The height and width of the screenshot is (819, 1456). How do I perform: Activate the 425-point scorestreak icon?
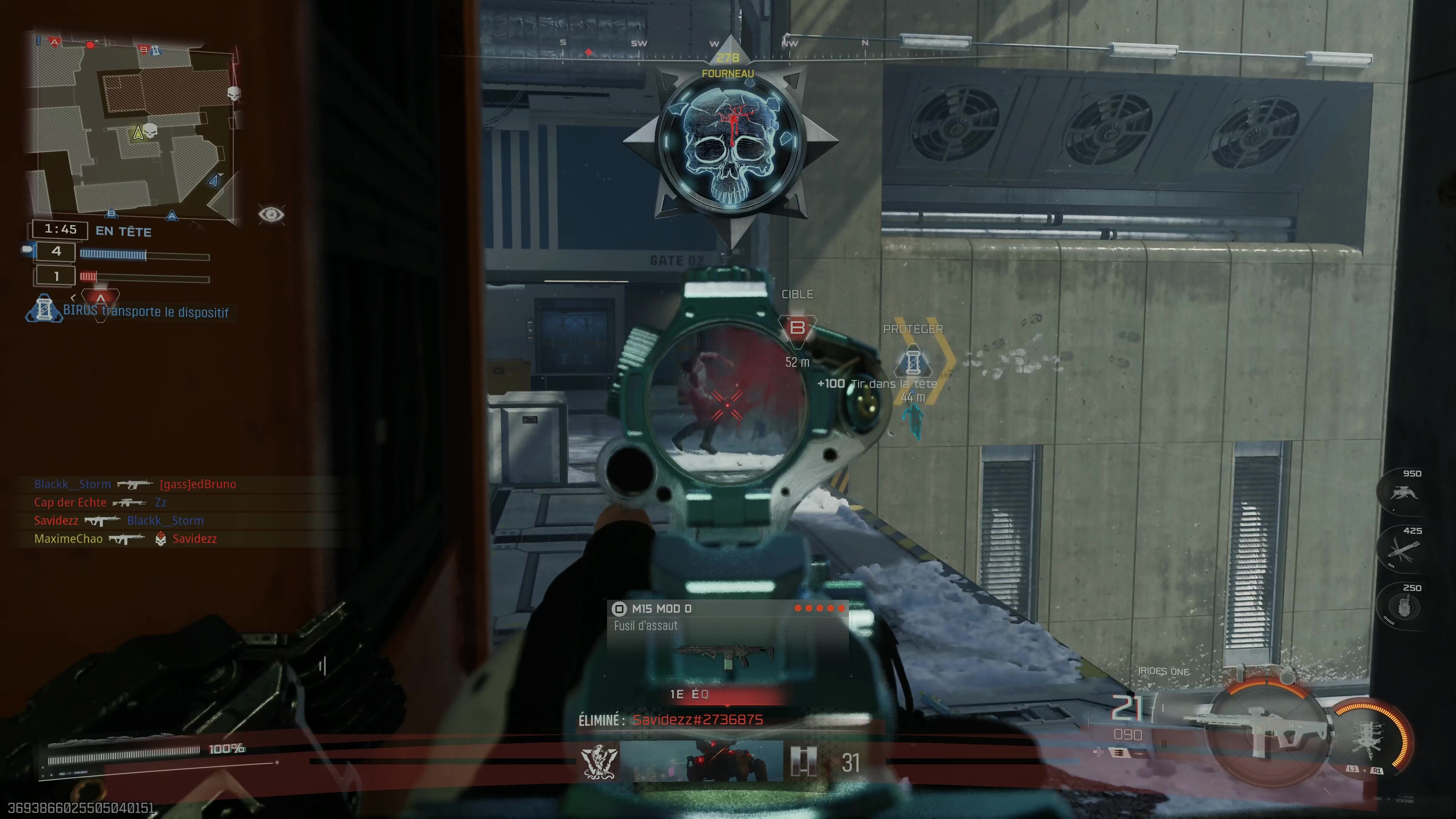tap(1404, 549)
